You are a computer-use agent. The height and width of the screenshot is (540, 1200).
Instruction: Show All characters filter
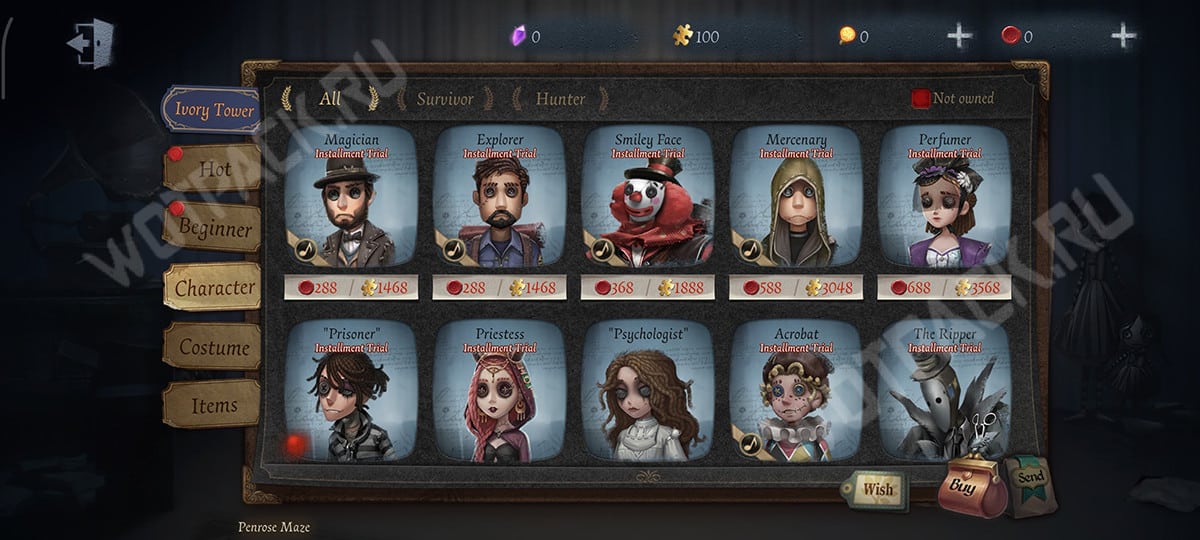330,98
